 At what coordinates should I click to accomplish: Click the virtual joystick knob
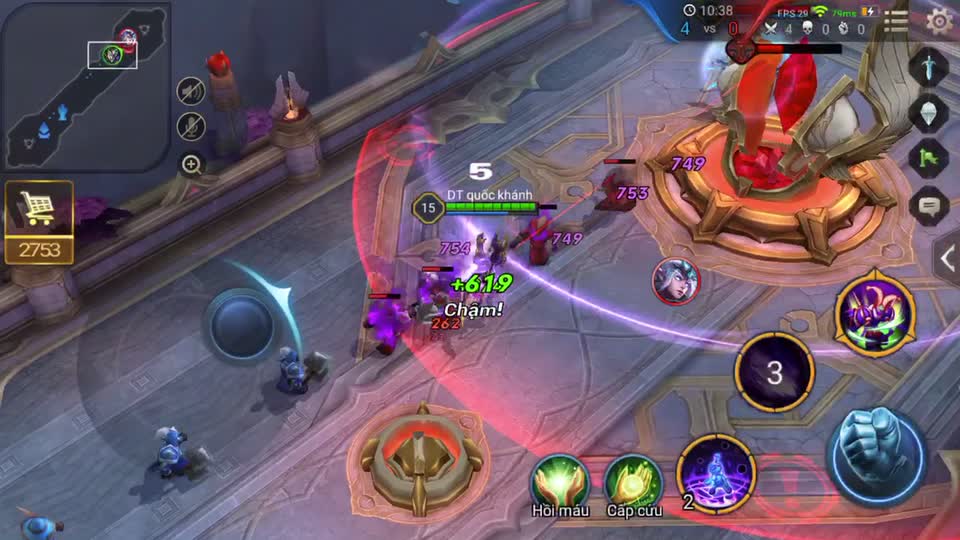(x=240, y=325)
